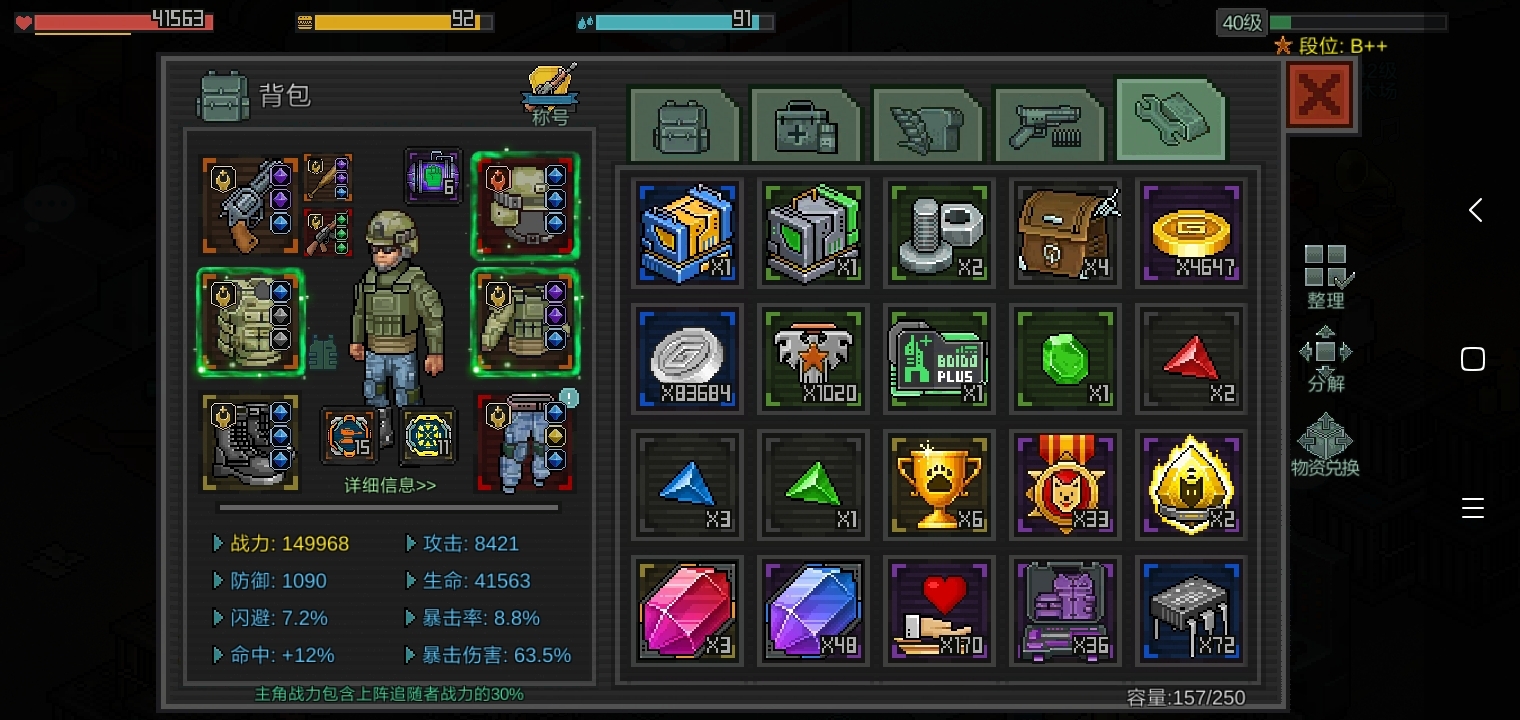Show 详细信息 detailed stats
1520x720 pixels.
390,485
